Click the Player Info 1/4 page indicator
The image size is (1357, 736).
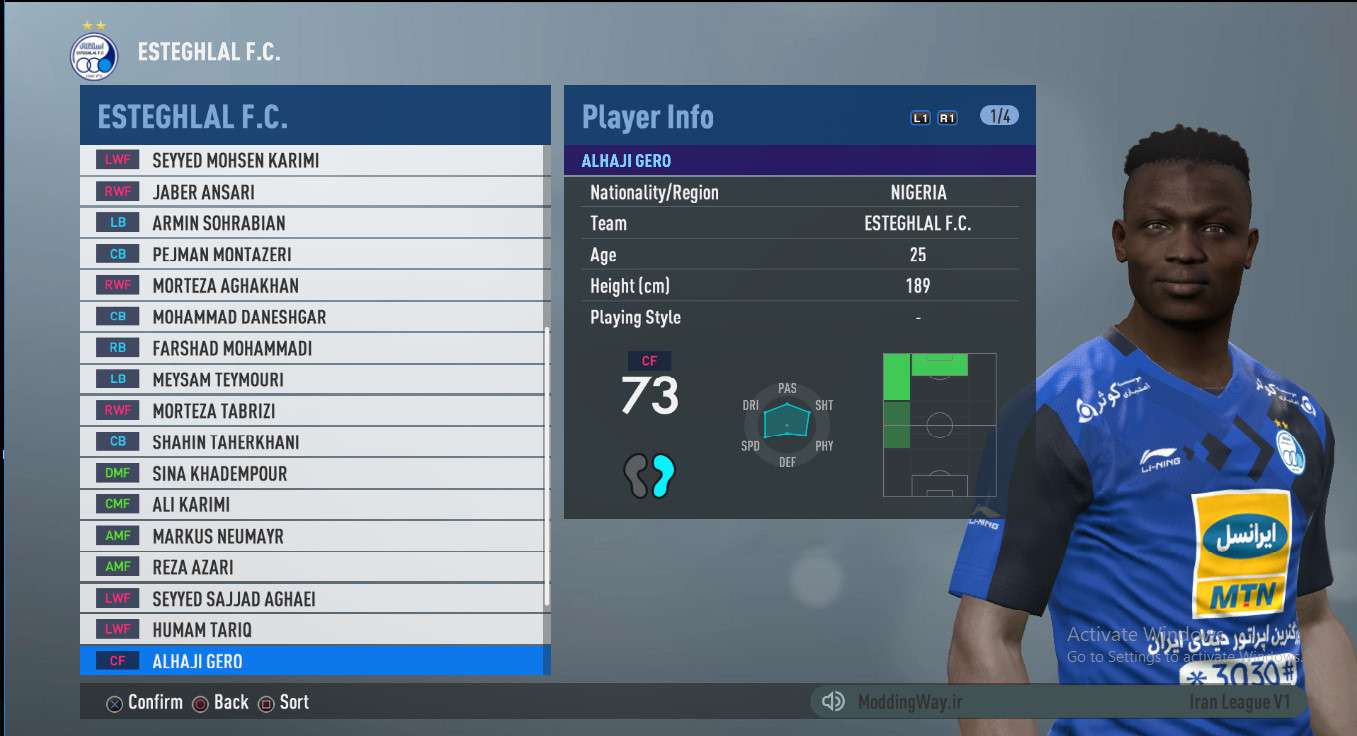coord(999,116)
